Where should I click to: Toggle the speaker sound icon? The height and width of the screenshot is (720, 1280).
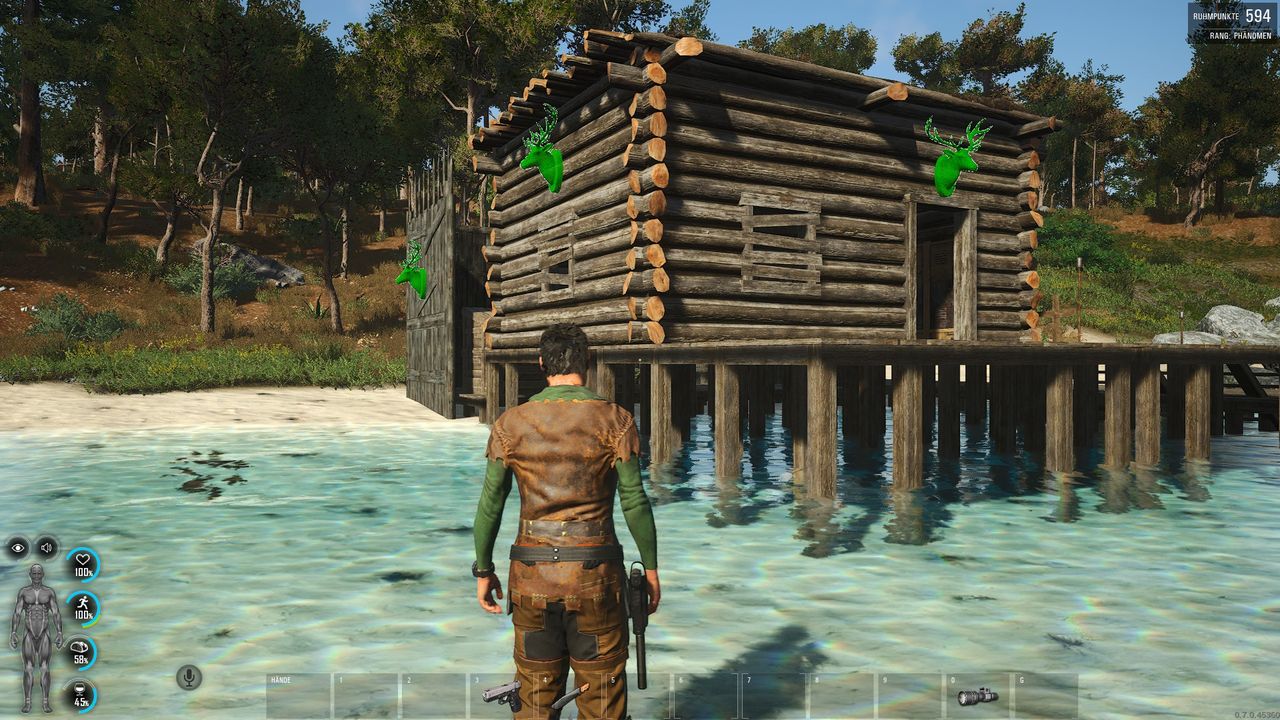point(46,547)
